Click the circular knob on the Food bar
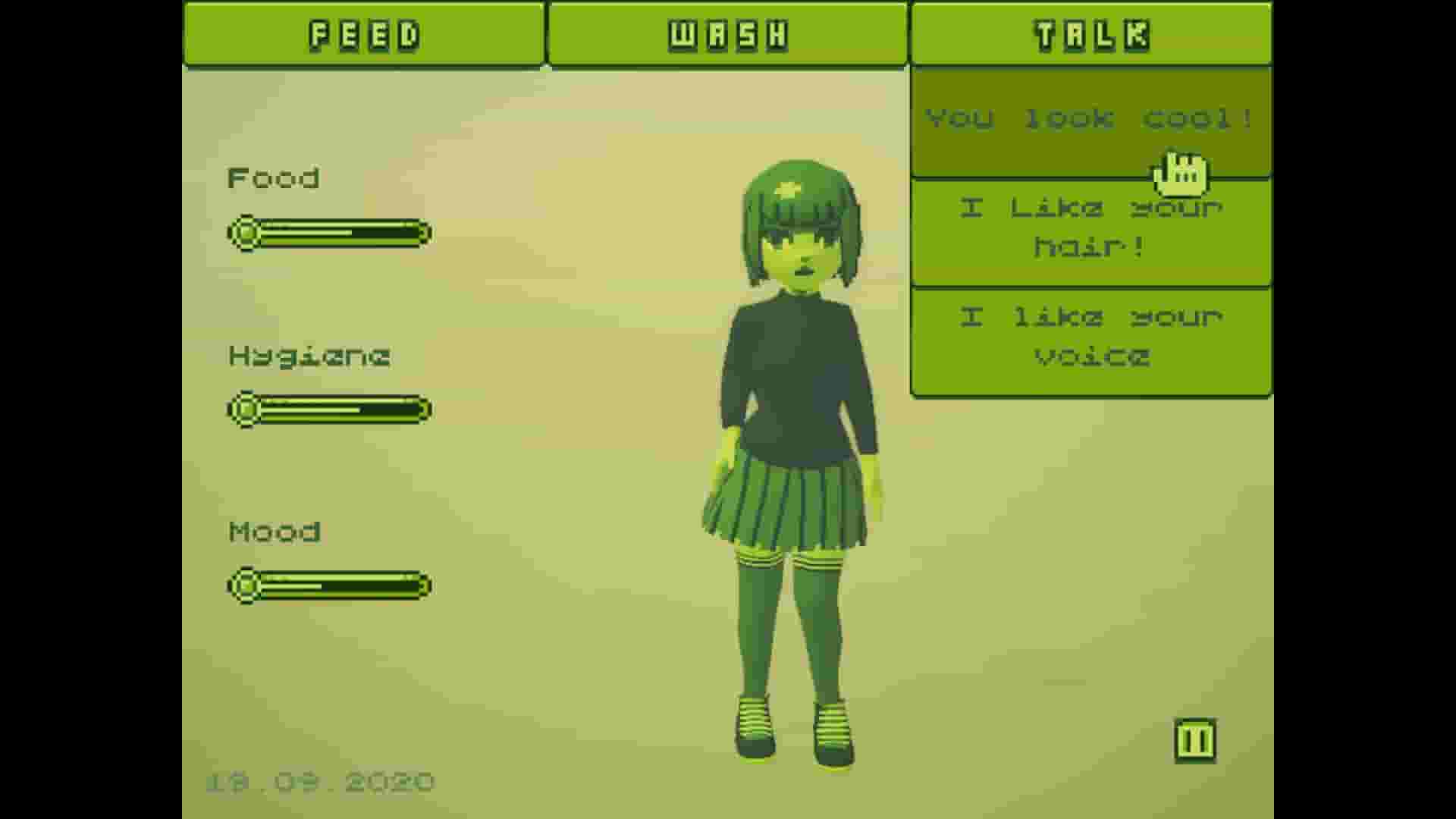Screen dimensions: 1456x819 245,233
